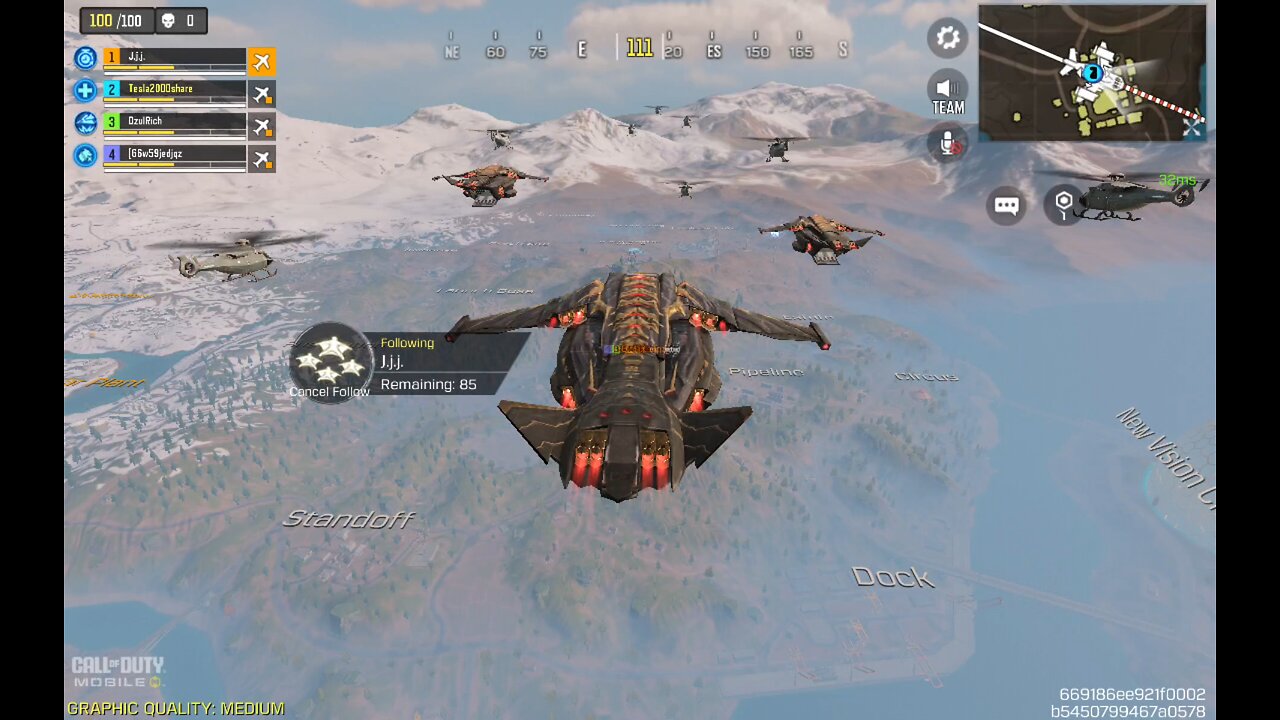Open the minimap
The height and width of the screenshot is (720, 1280).
tap(1091, 72)
